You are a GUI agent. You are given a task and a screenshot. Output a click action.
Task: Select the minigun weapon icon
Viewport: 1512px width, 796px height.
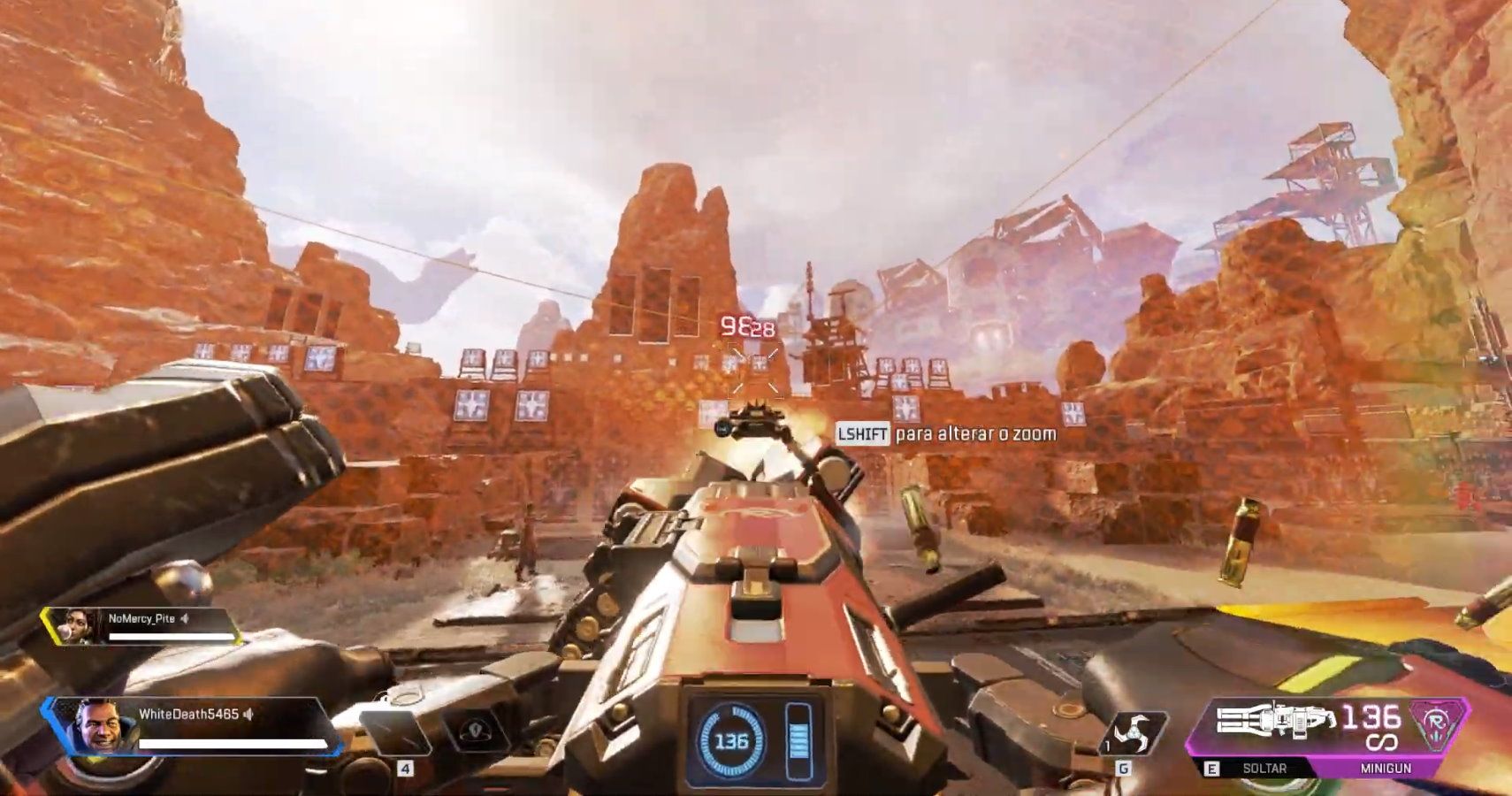(x=1273, y=720)
